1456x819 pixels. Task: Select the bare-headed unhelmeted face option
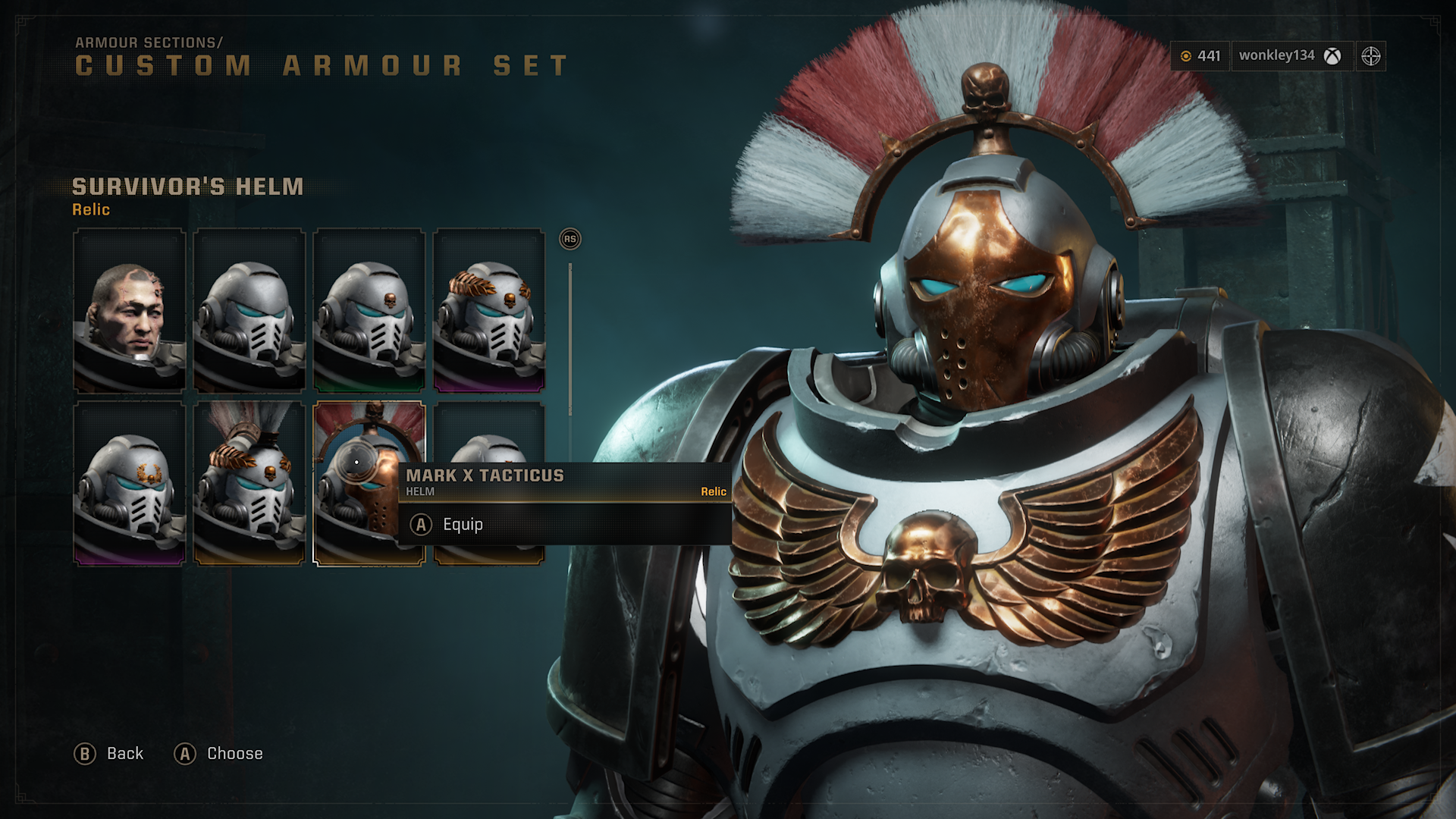click(x=130, y=311)
